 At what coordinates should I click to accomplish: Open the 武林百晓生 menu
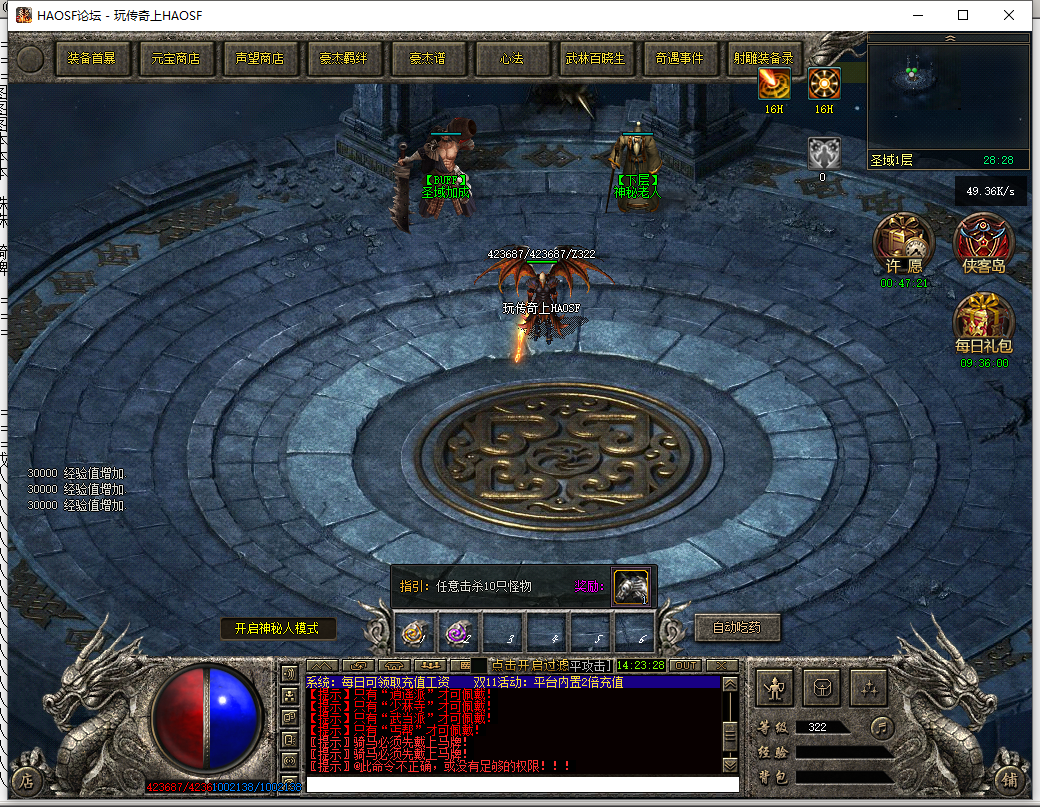pos(595,59)
